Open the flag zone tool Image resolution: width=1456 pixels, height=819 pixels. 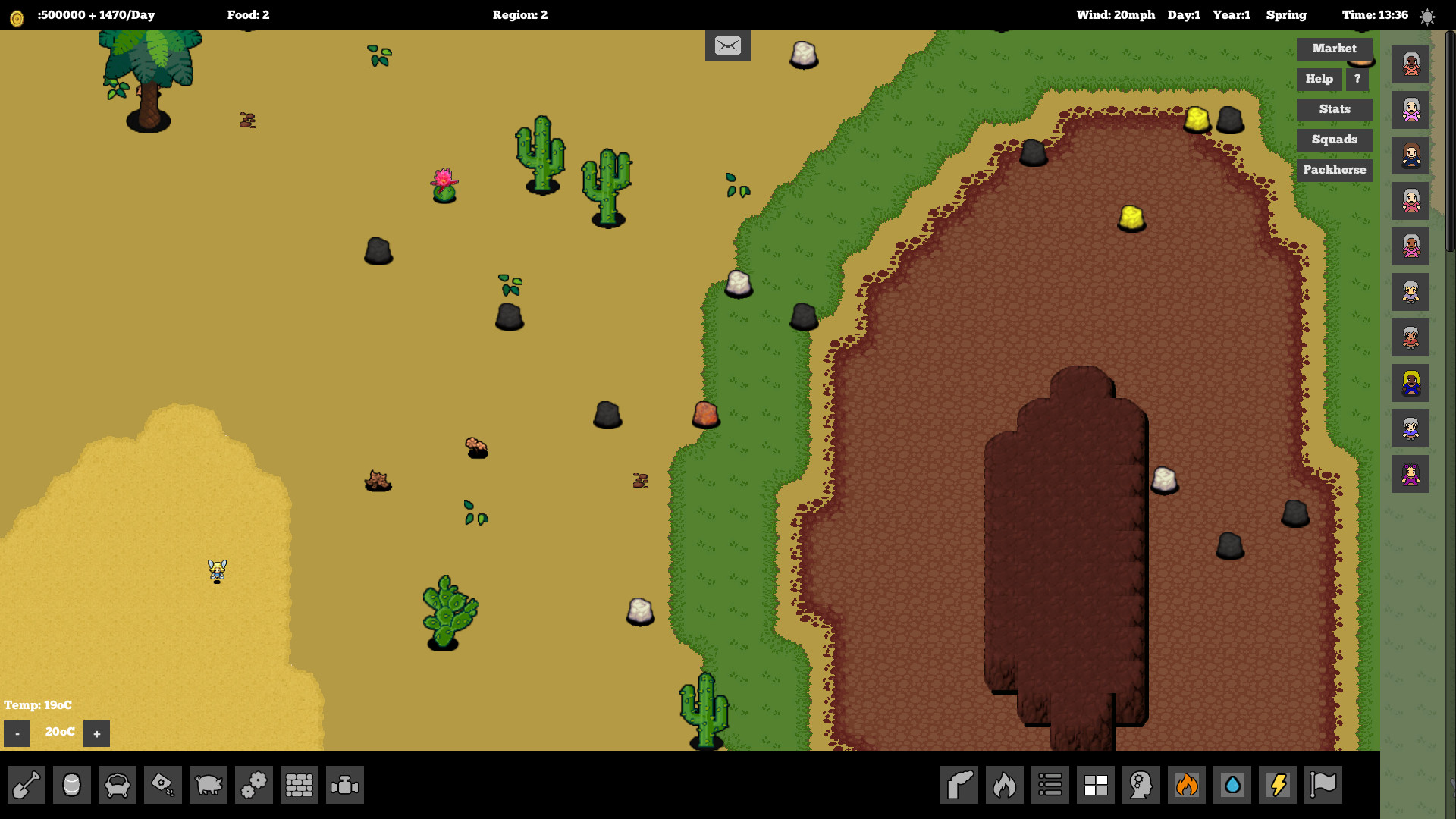coord(1323,785)
